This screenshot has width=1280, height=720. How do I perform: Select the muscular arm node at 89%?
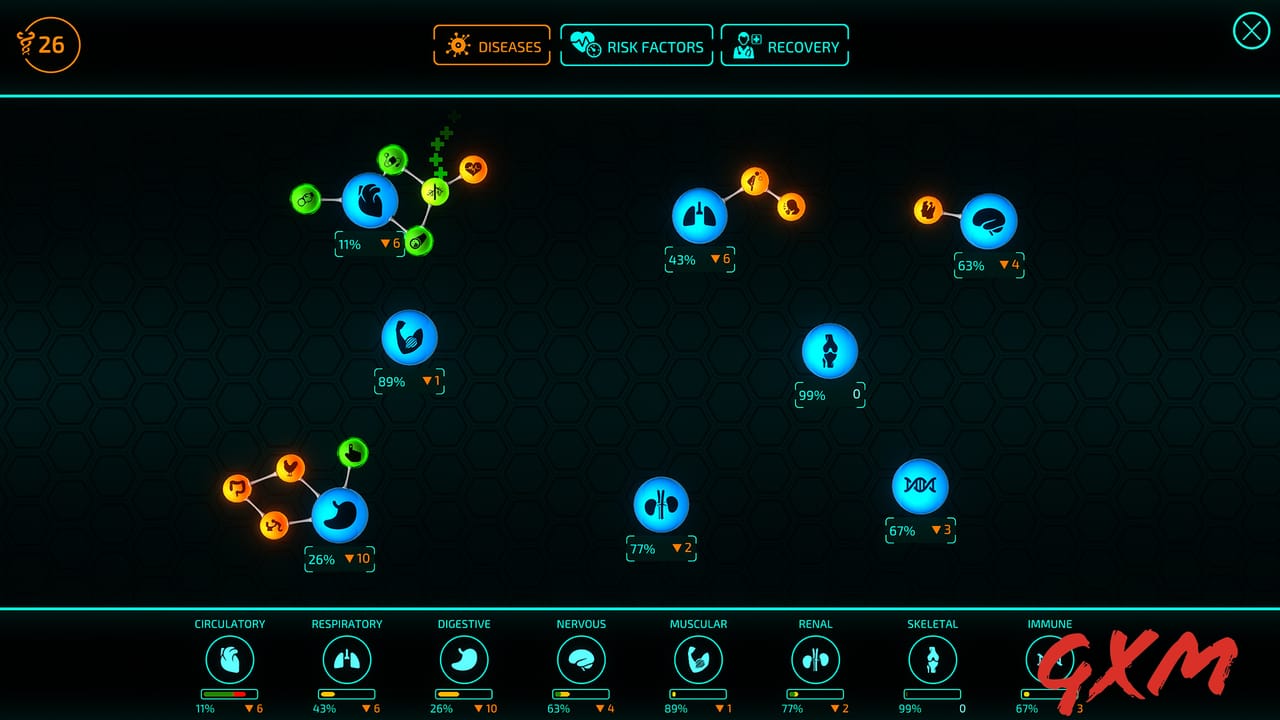pyautogui.click(x=407, y=339)
